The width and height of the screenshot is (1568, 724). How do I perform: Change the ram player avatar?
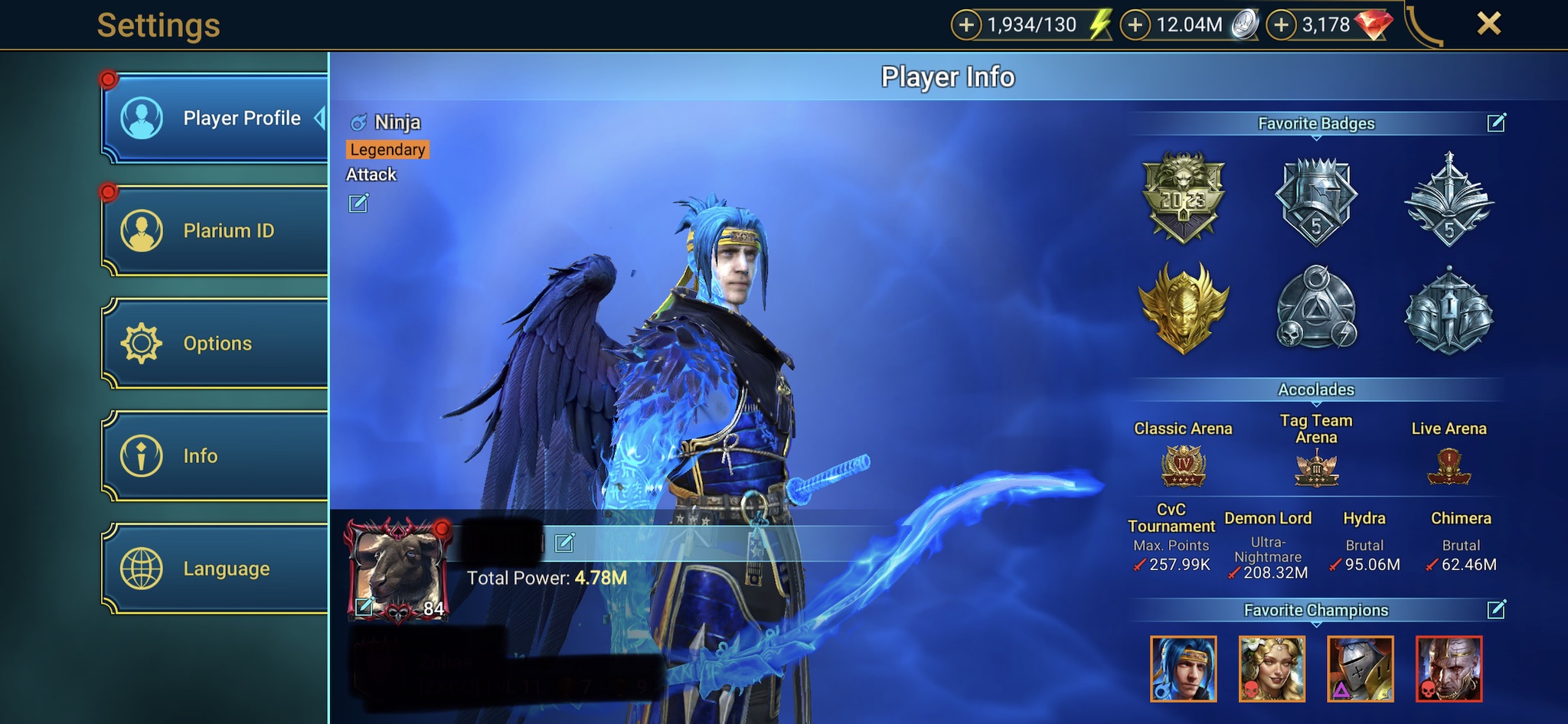pyautogui.click(x=365, y=607)
